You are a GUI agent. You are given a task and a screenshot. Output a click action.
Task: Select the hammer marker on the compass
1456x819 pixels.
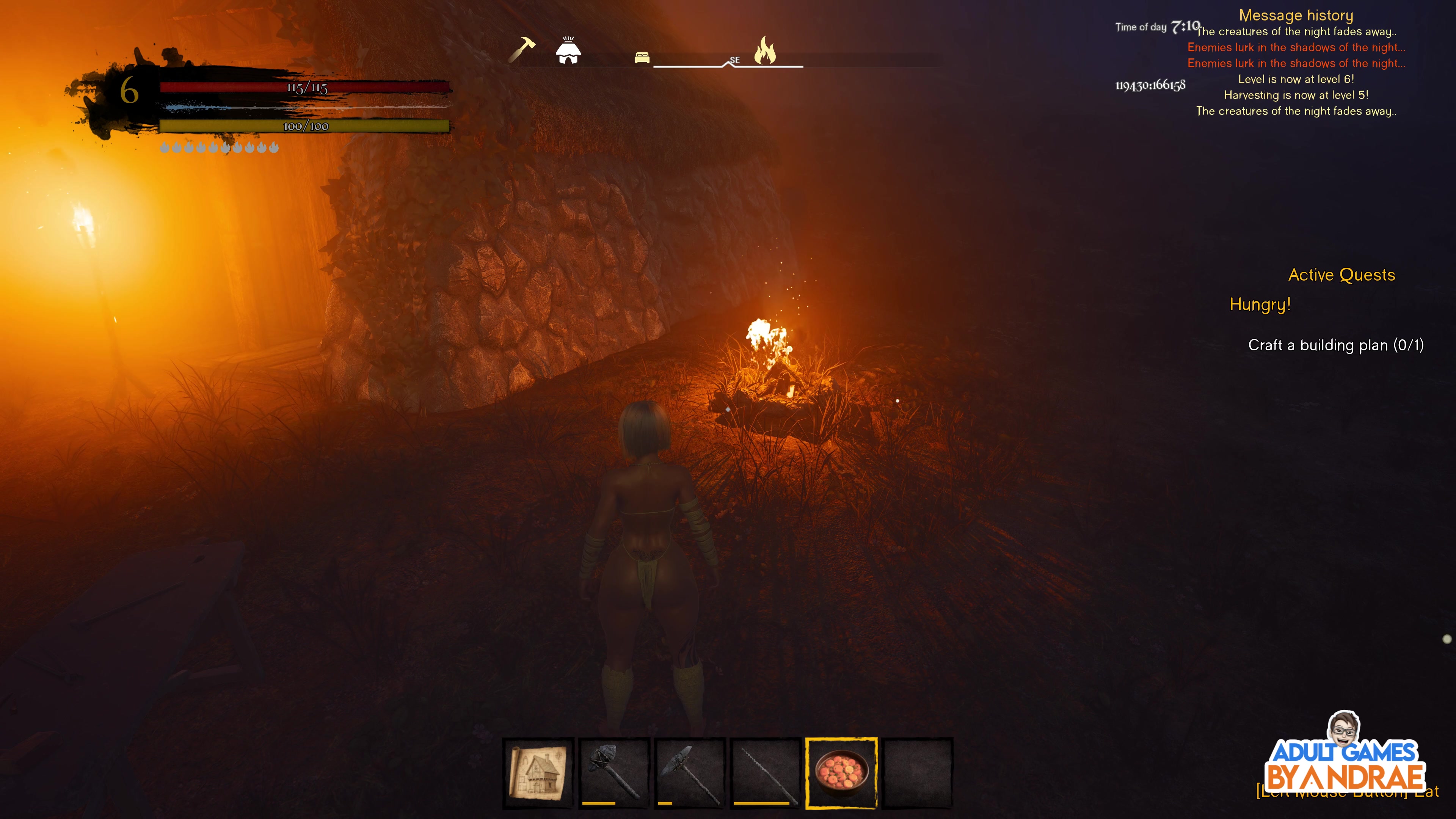(522, 49)
